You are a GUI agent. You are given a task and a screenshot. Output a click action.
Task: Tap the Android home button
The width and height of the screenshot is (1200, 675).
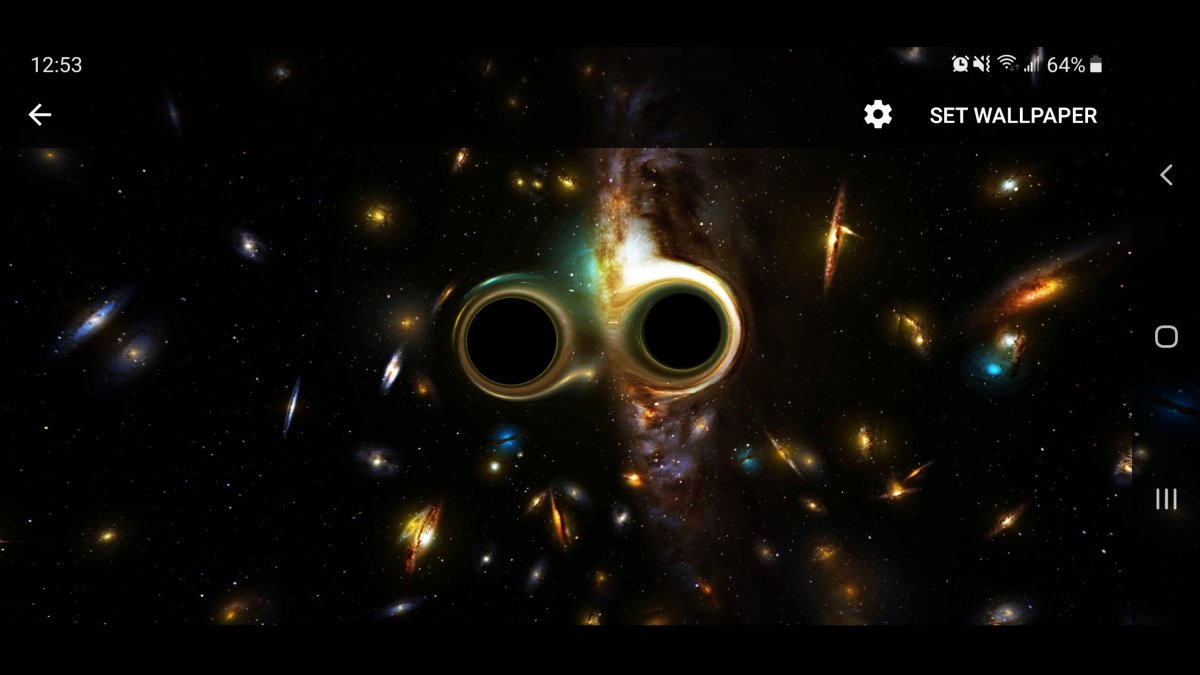(x=1166, y=337)
